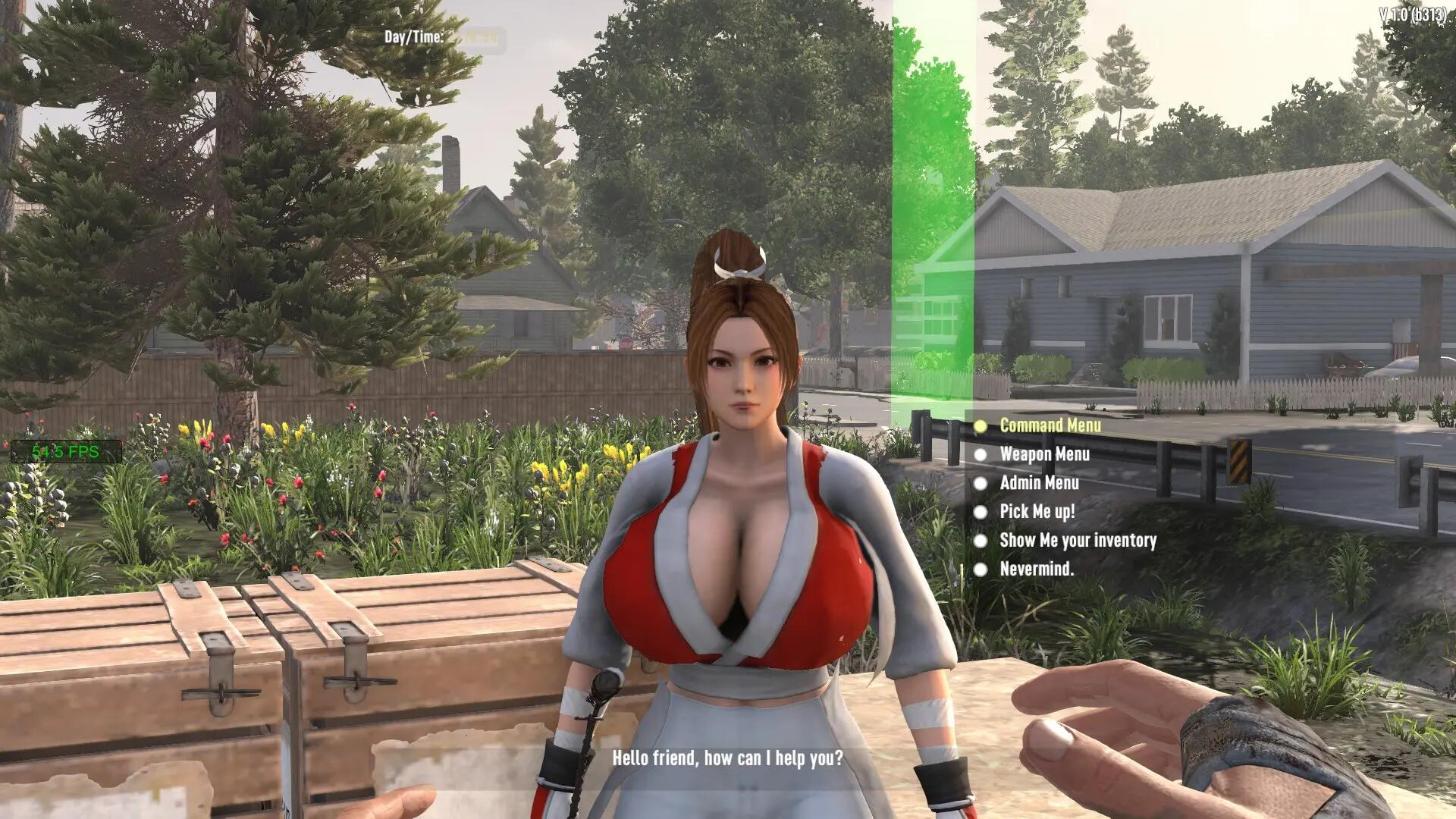
Task: Select the bullet icon beside Command Menu
Action: pos(981,426)
